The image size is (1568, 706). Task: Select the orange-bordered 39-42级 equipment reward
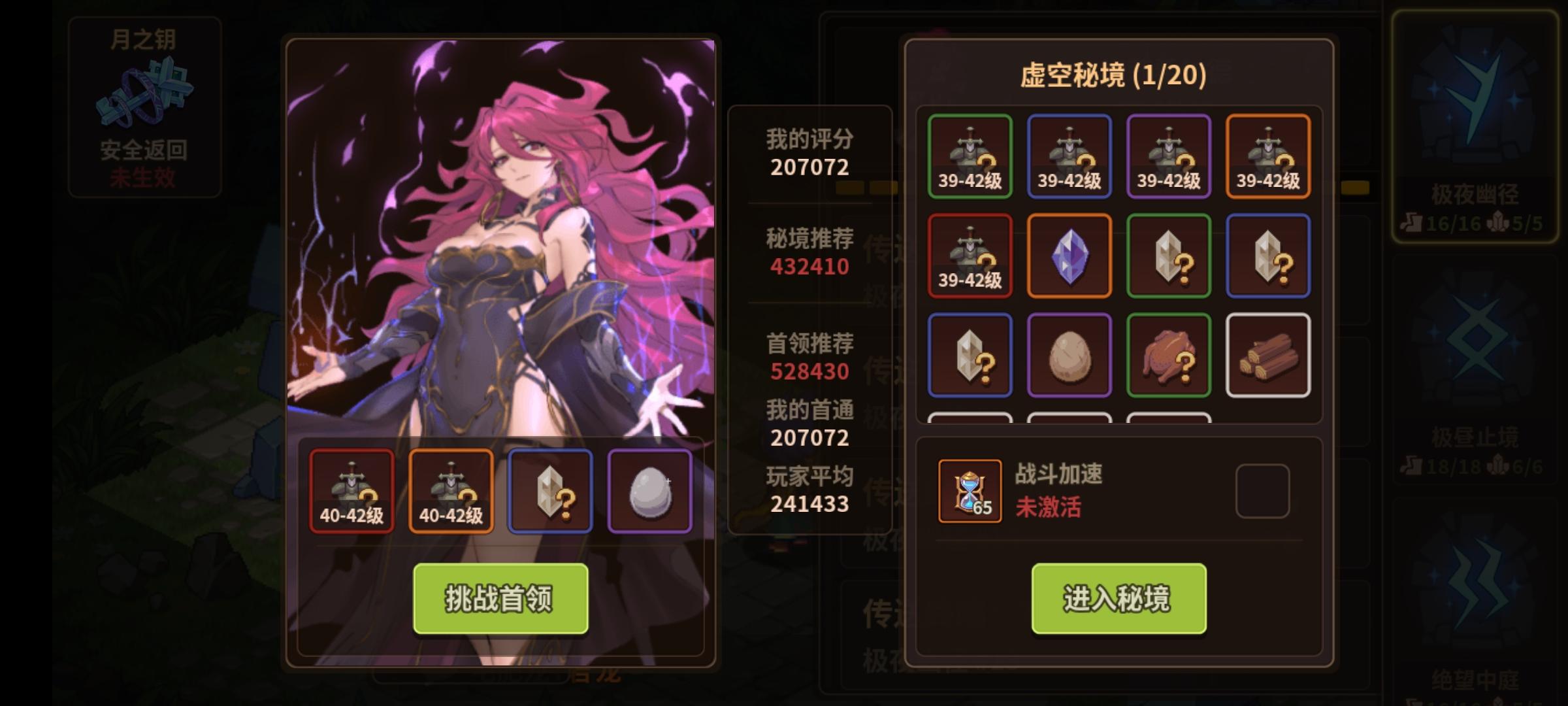1268,155
